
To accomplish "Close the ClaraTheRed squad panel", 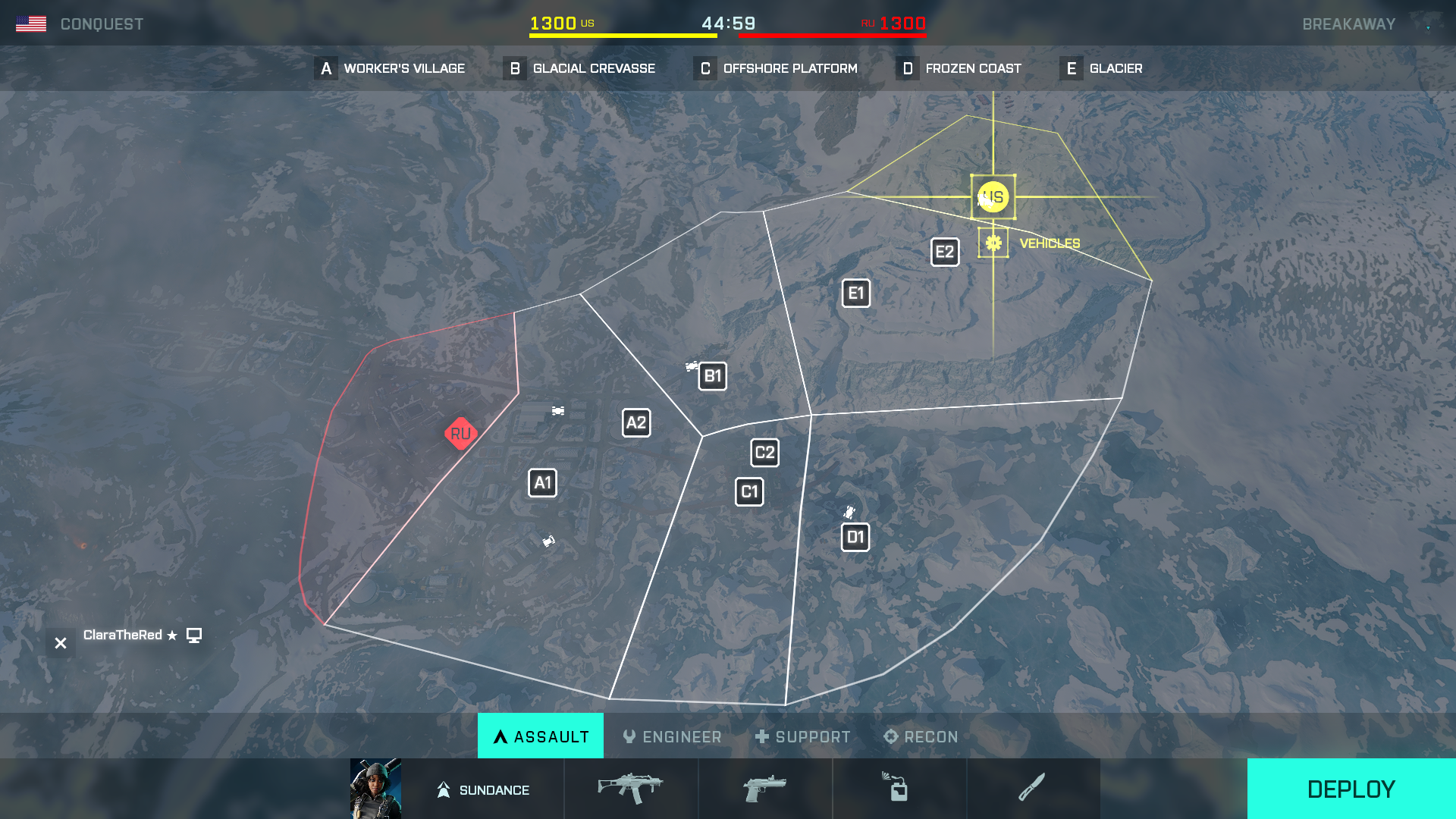I will coord(61,643).
